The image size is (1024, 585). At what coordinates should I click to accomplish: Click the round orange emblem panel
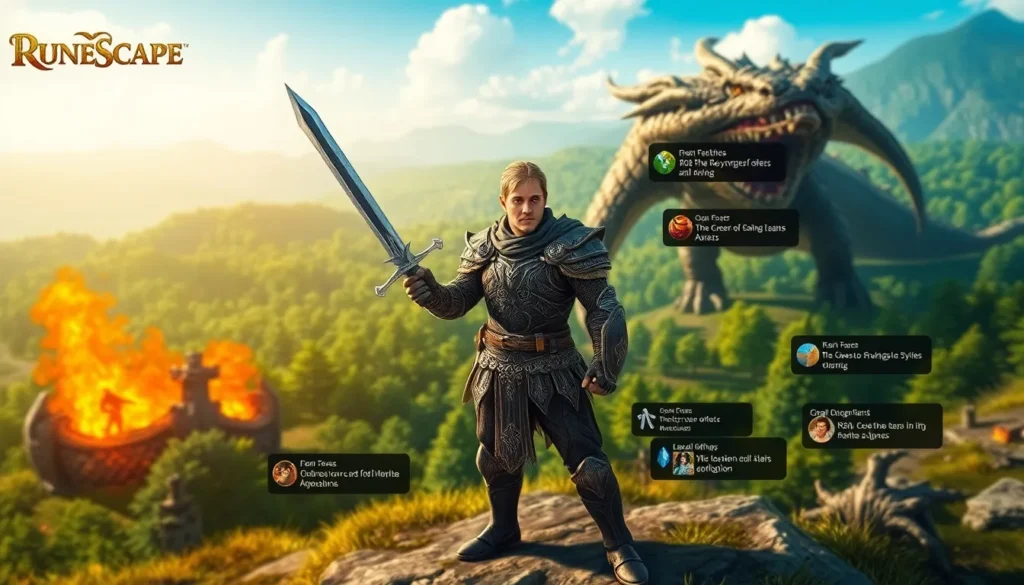point(338,473)
